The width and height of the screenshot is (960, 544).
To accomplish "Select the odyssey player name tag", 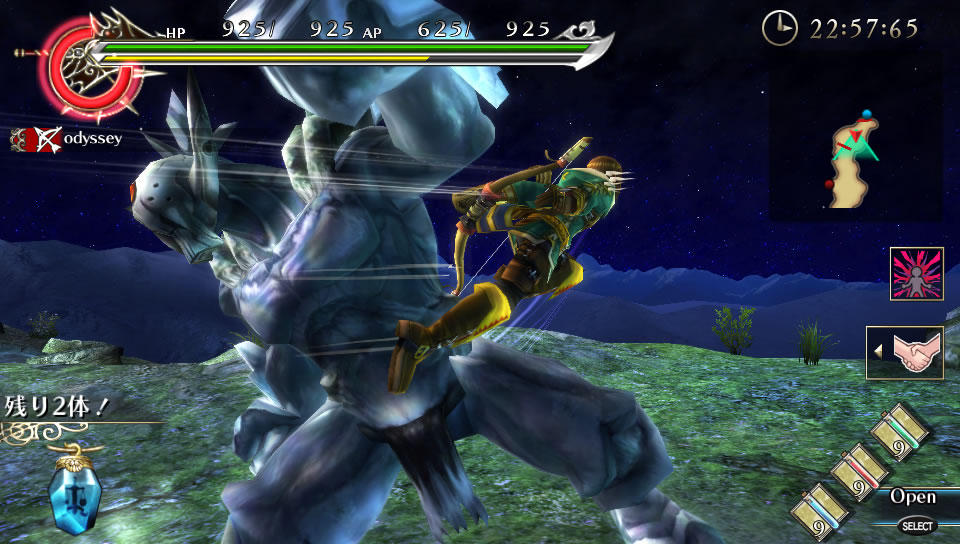I will pyautogui.click(x=68, y=138).
